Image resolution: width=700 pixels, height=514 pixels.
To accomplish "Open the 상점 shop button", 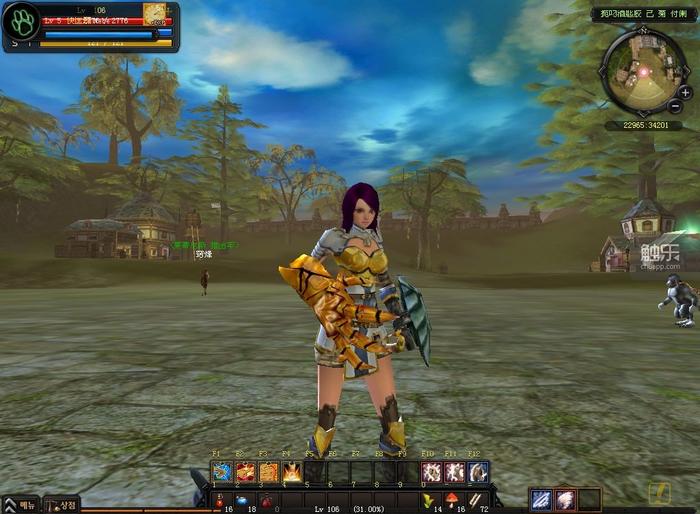I will [x=63, y=505].
